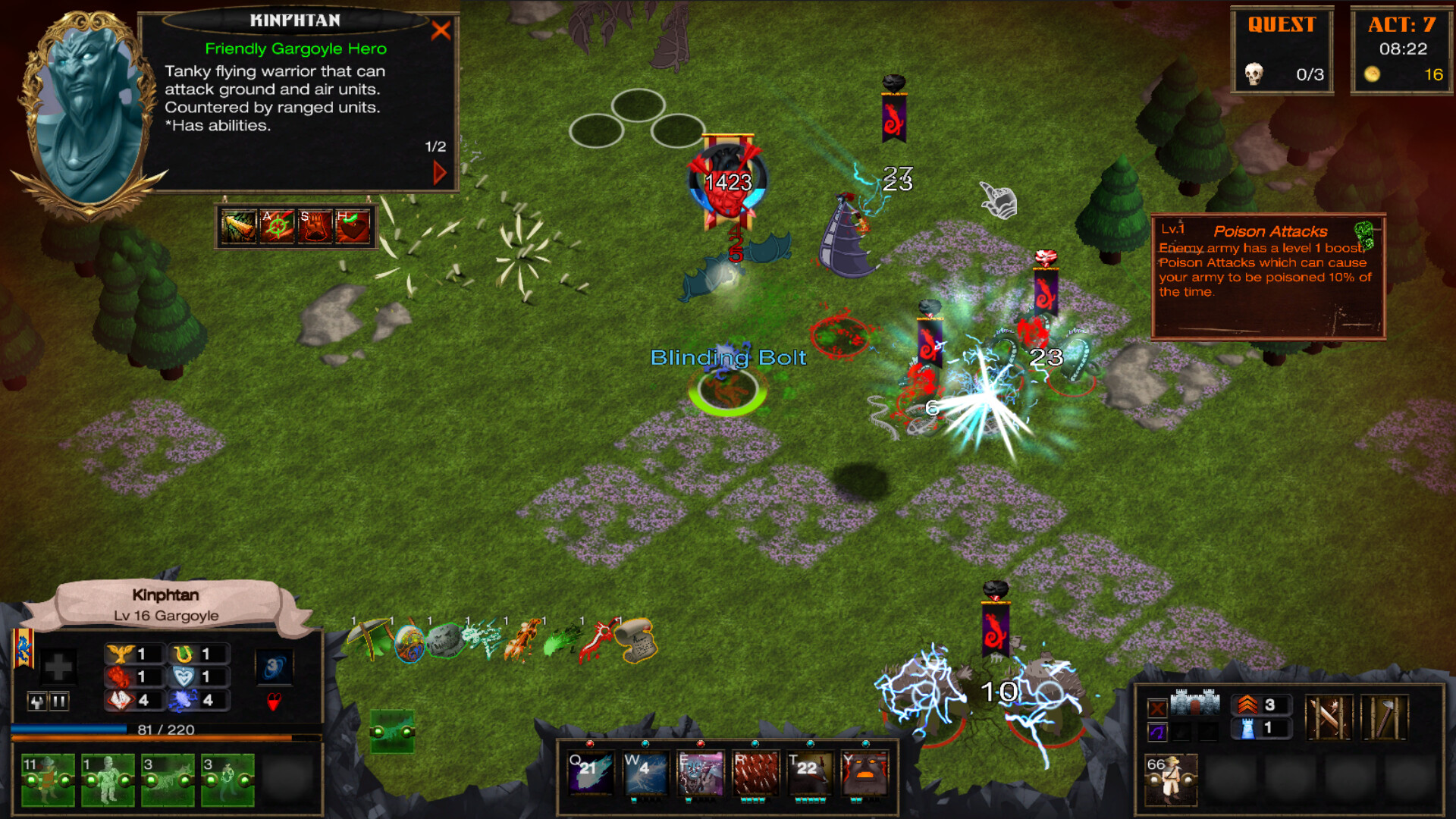
Task: Select the Y ability with the stone face
Action: 865,773
